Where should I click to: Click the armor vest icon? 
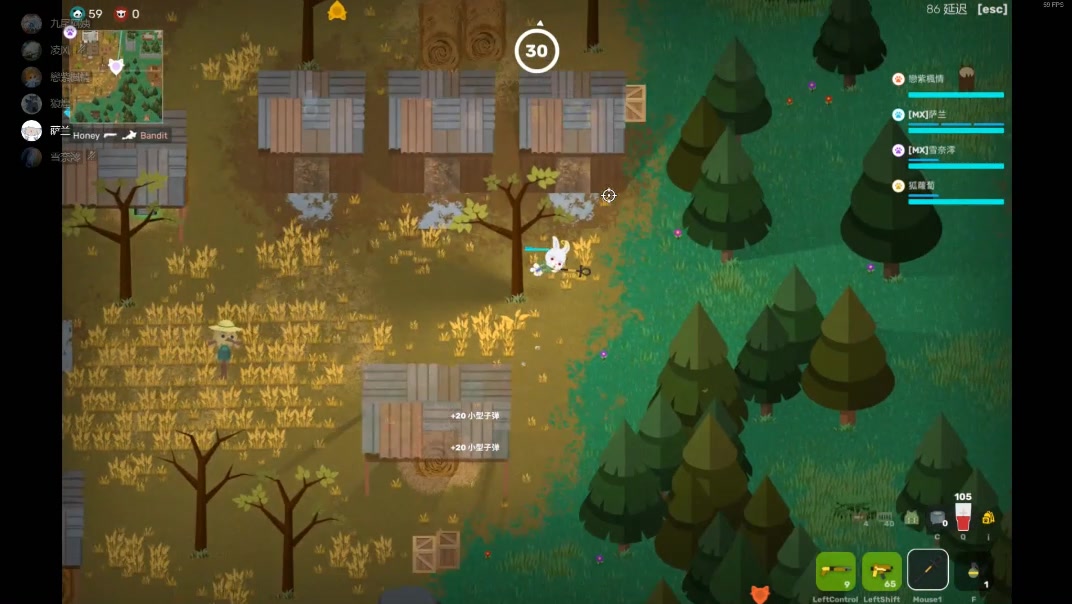pyautogui.click(x=911, y=518)
